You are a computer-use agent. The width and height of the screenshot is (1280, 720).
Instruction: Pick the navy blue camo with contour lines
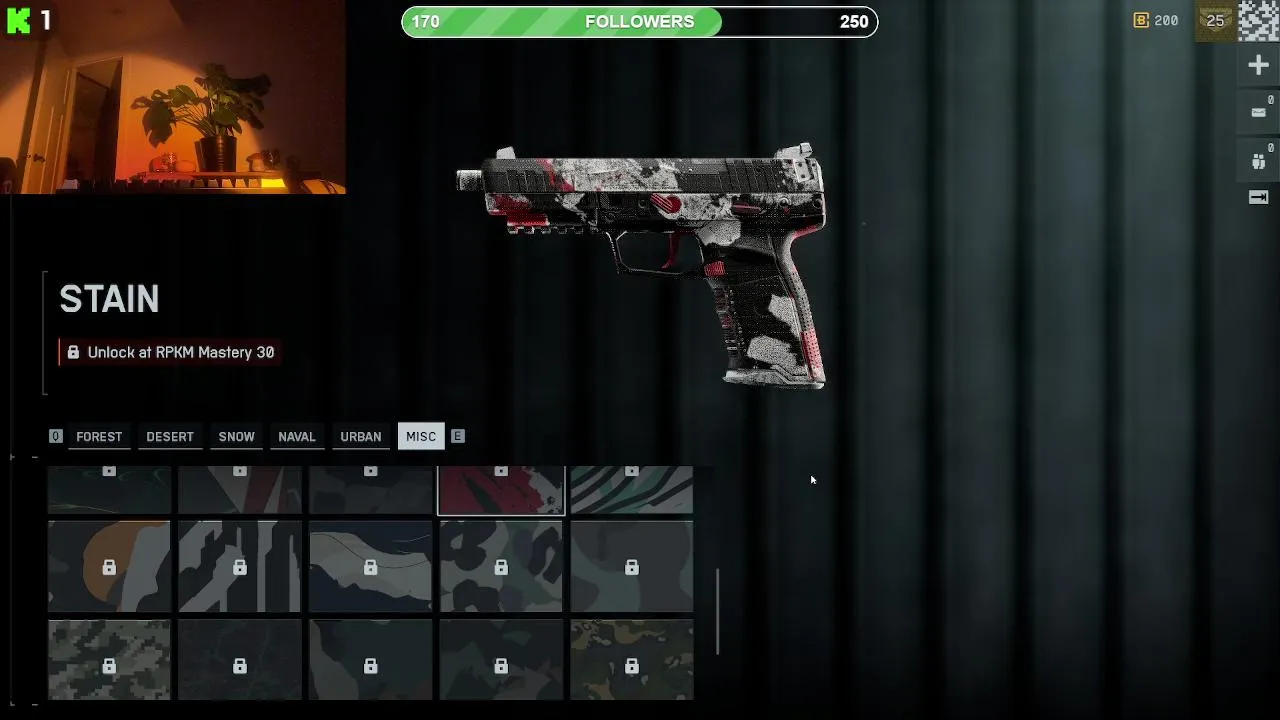click(370, 566)
